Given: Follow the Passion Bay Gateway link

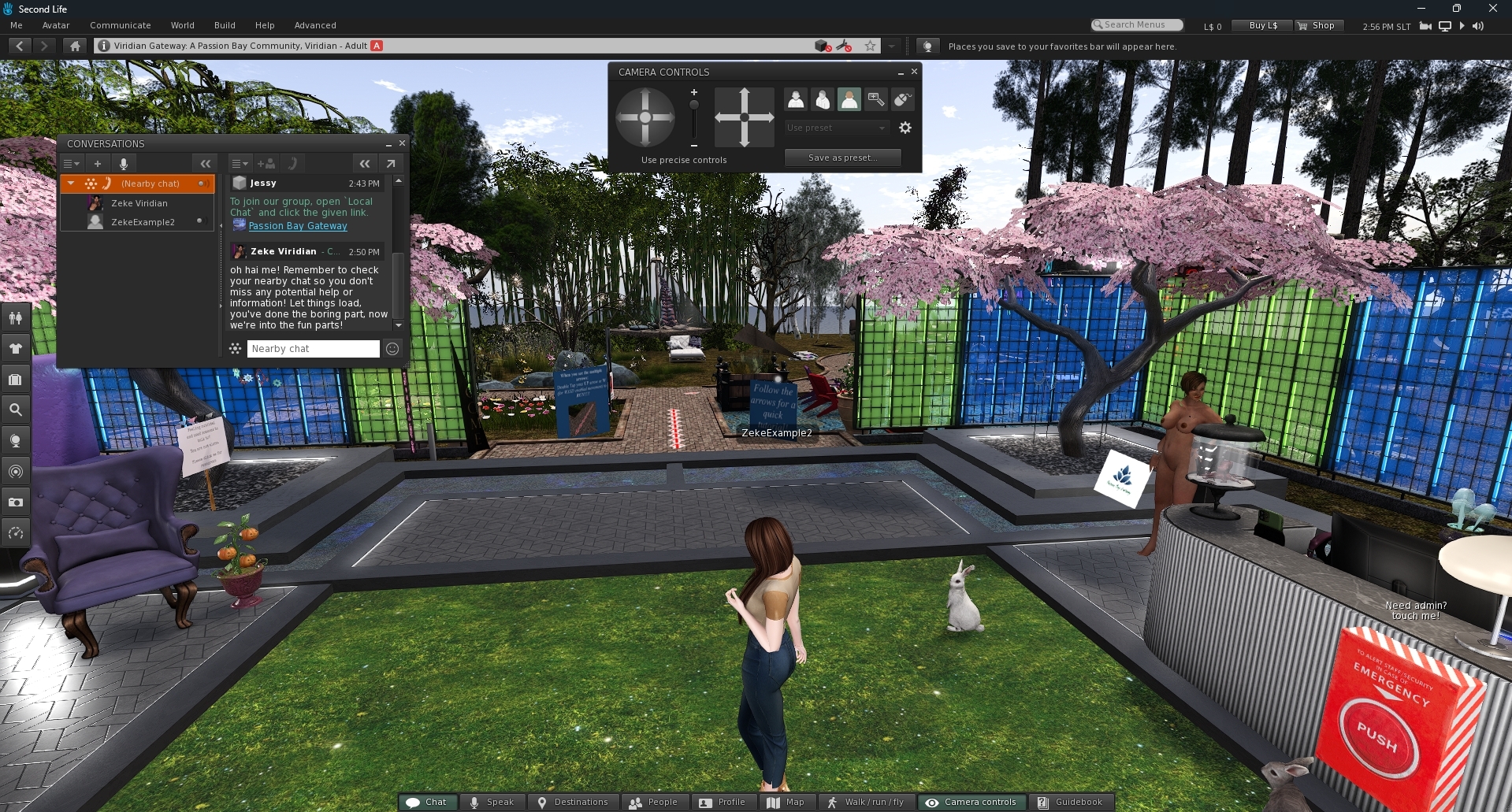Looking at the screenshot, I should 297,226.
